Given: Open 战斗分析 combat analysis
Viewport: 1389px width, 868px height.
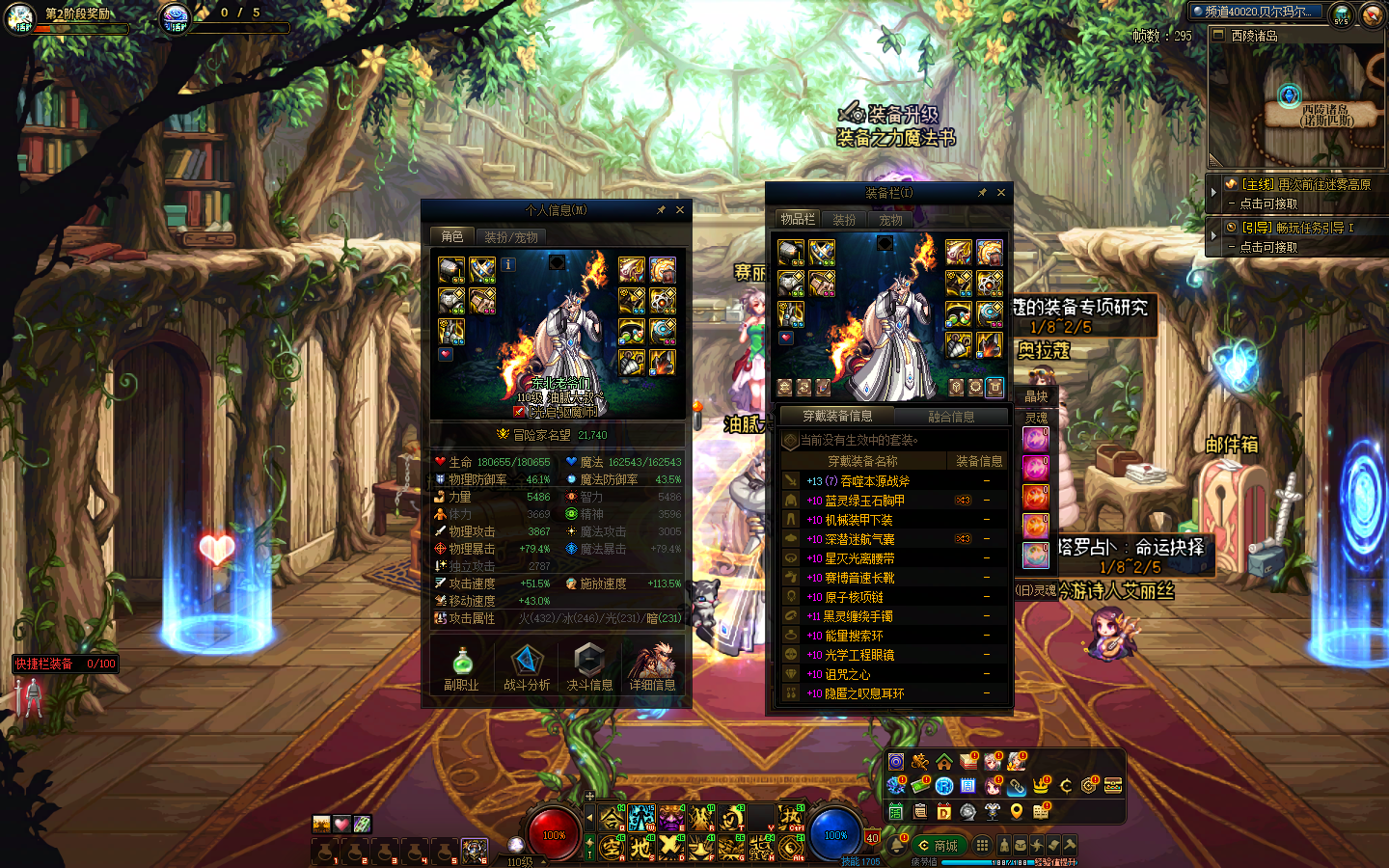Looking at the screenshot, I should 527,667.
